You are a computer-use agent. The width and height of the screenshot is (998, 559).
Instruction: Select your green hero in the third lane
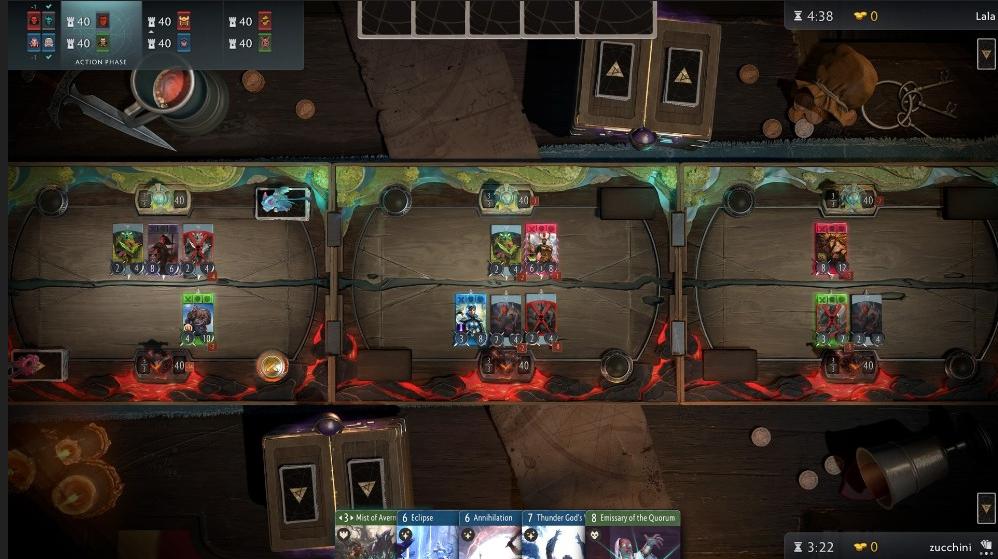(831, 318)
